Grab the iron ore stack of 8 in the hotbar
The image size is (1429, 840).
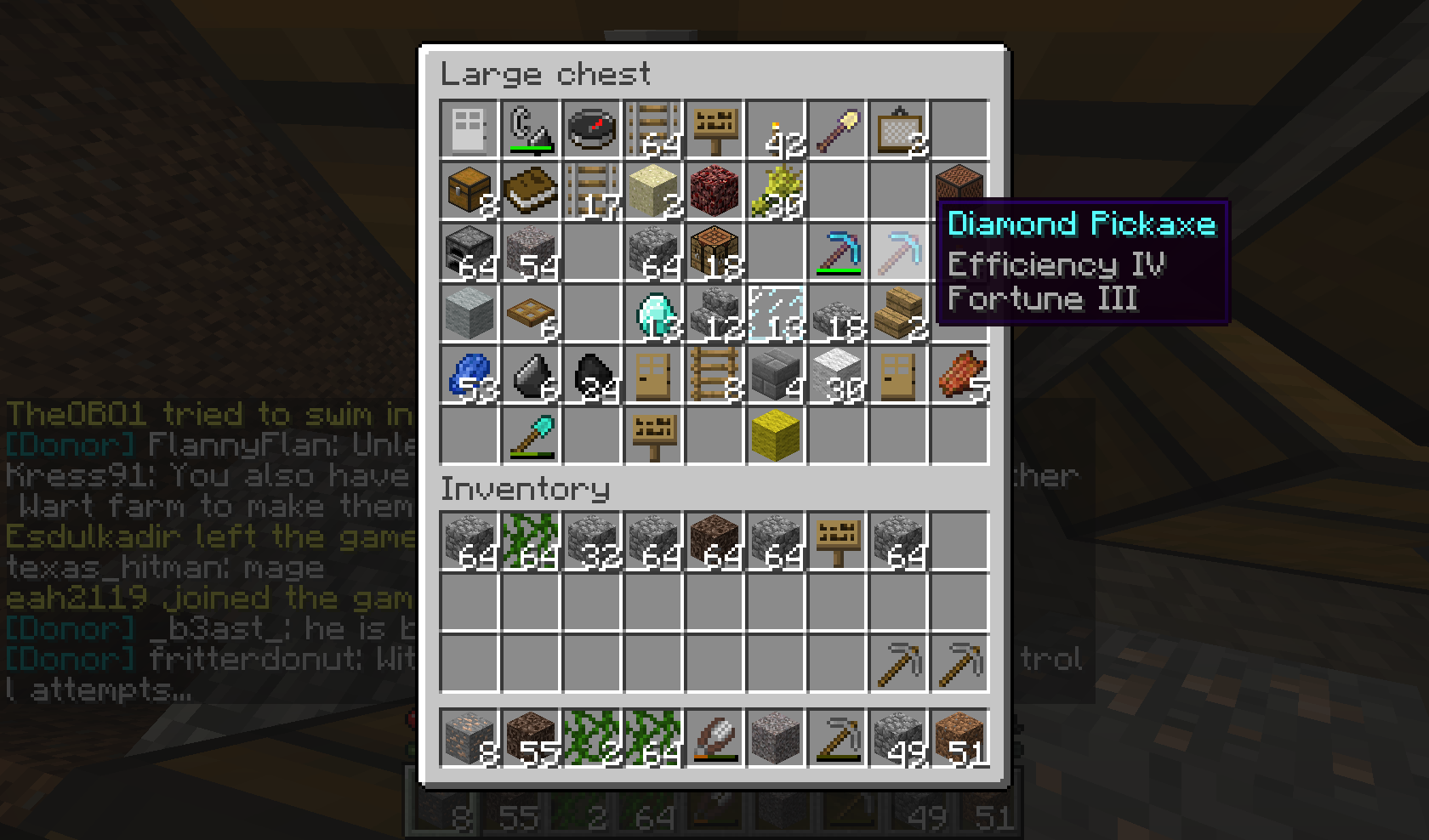pyautogui.click(x=469, y=737)
